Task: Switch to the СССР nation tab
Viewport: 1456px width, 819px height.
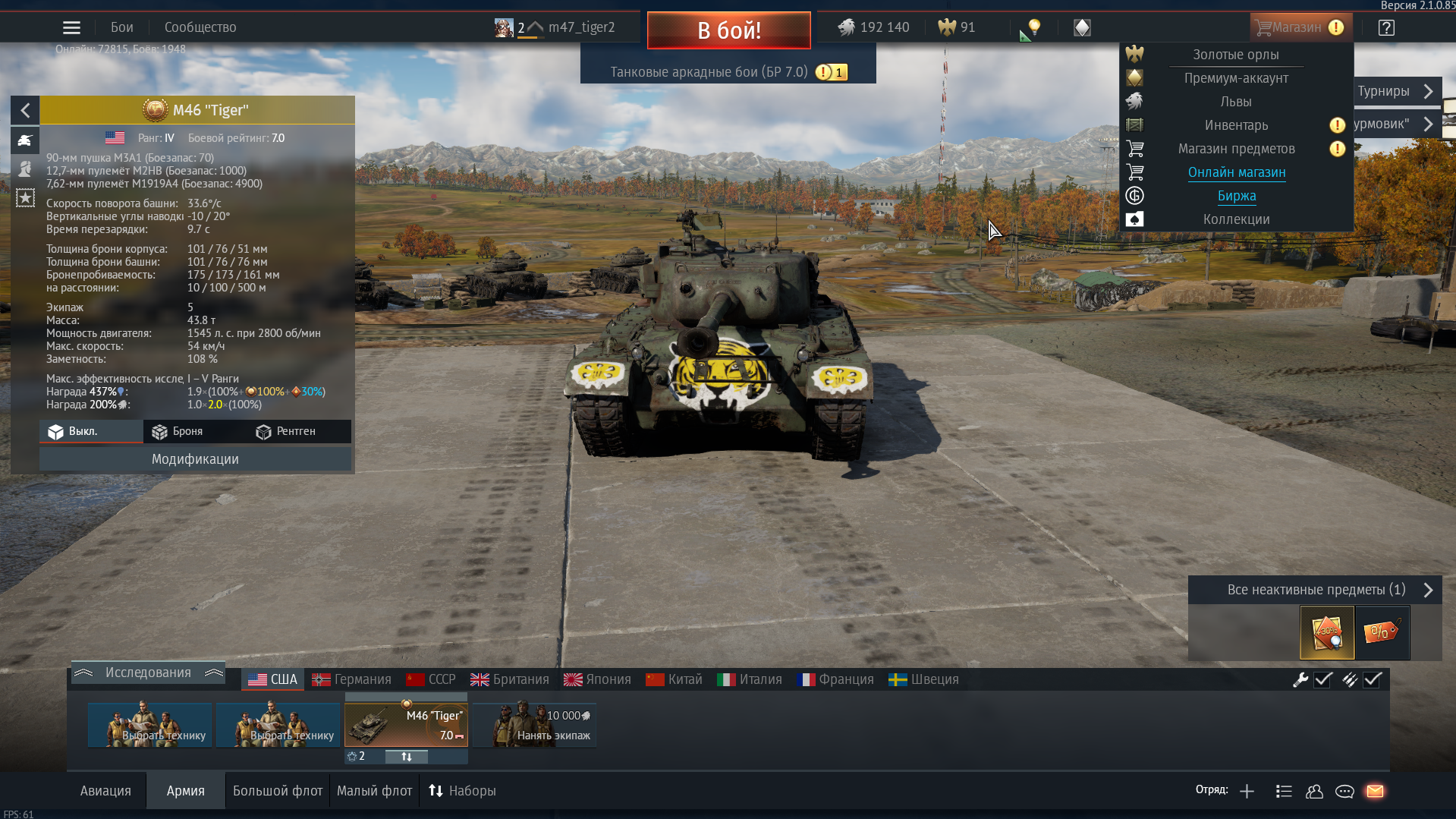Action: coord(431,679)
